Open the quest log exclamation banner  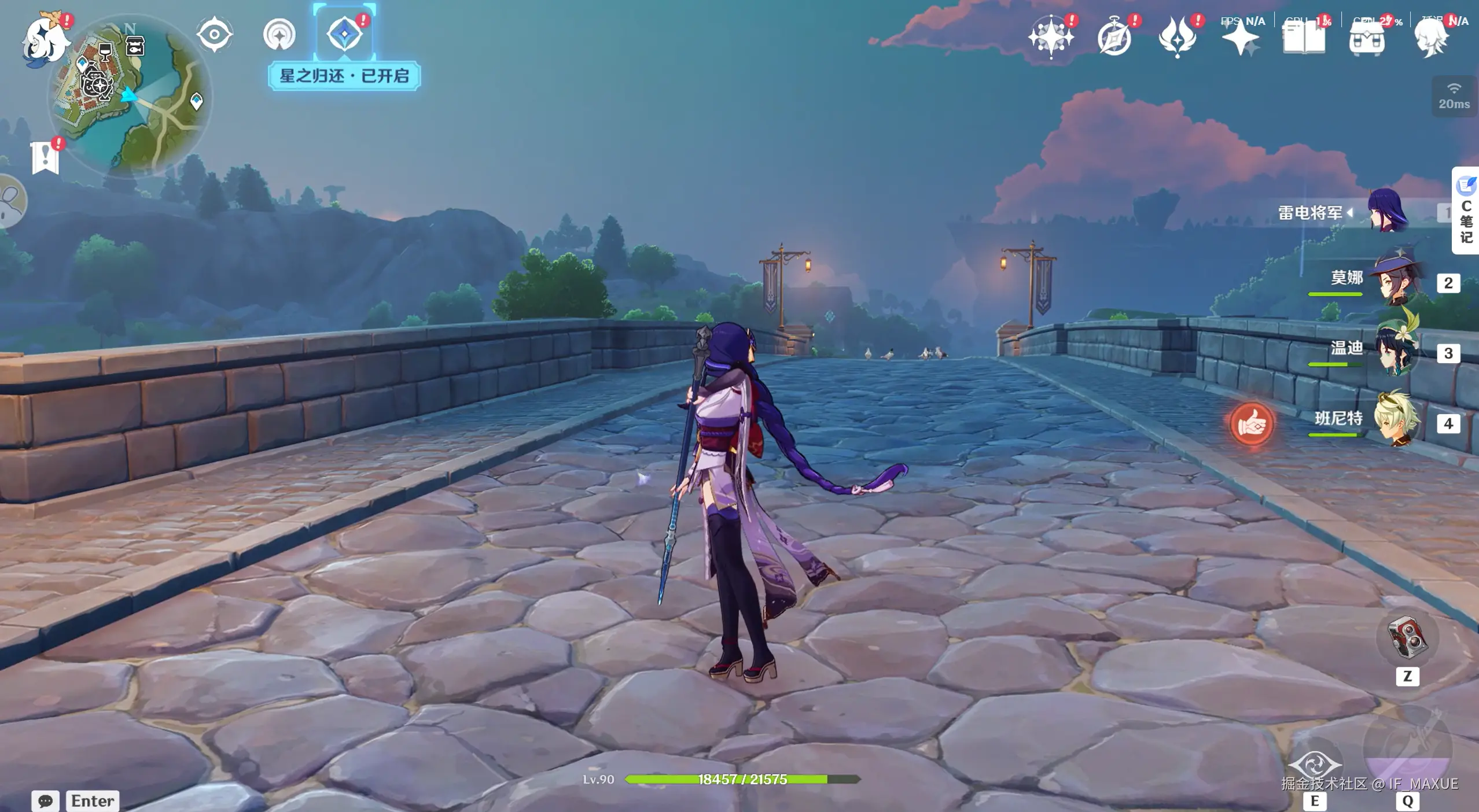[45, 157]
